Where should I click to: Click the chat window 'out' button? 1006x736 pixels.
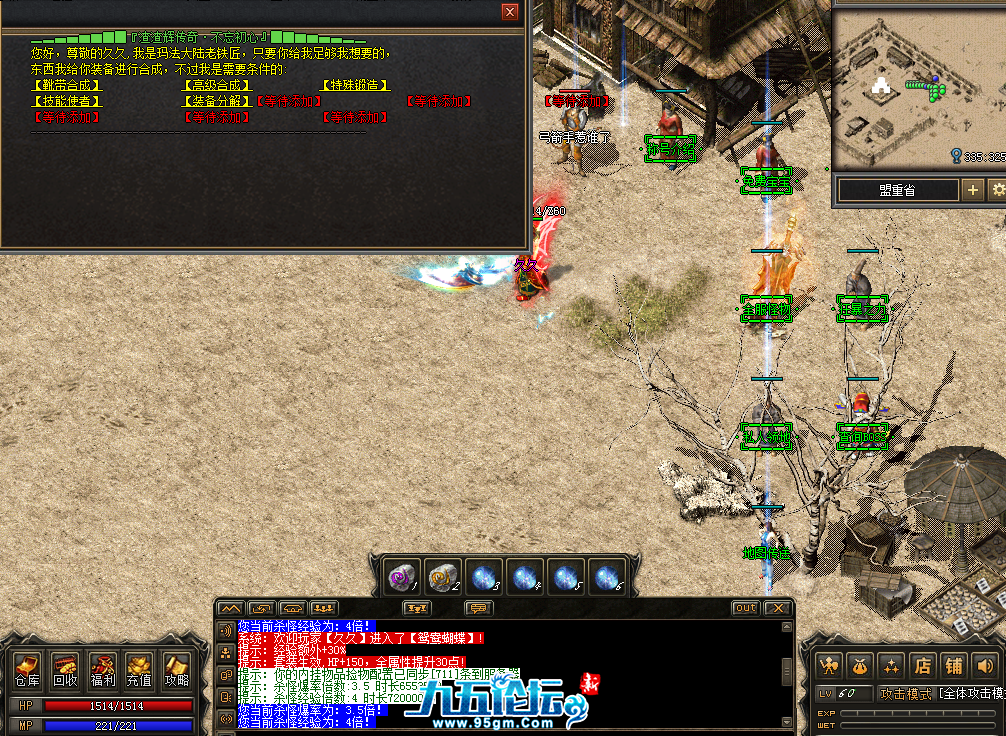[x=745, y=608]
